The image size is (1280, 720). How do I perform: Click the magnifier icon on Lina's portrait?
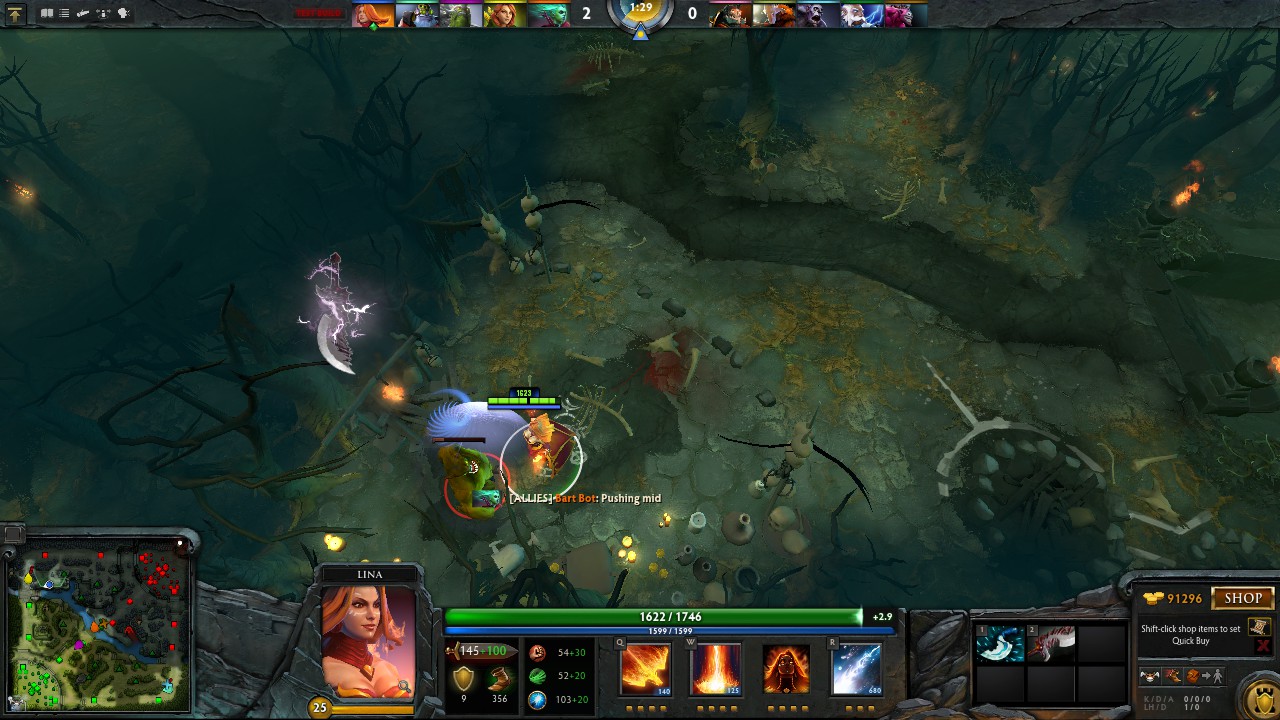404,686
